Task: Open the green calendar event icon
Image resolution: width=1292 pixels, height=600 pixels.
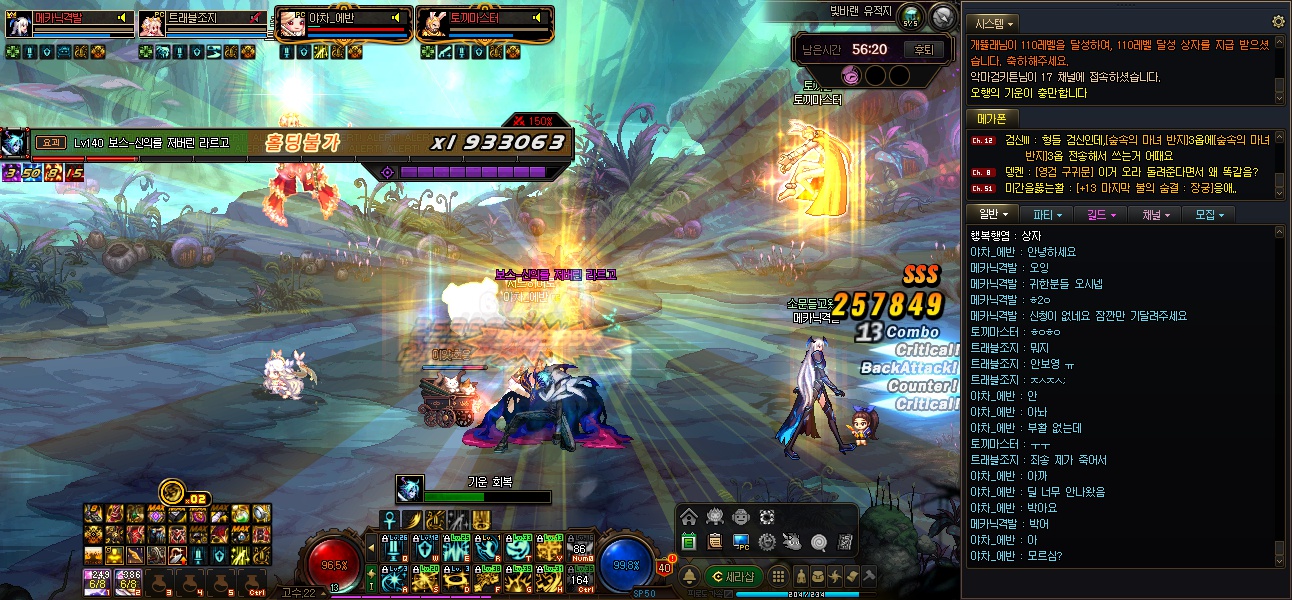Action: [689, 542]
